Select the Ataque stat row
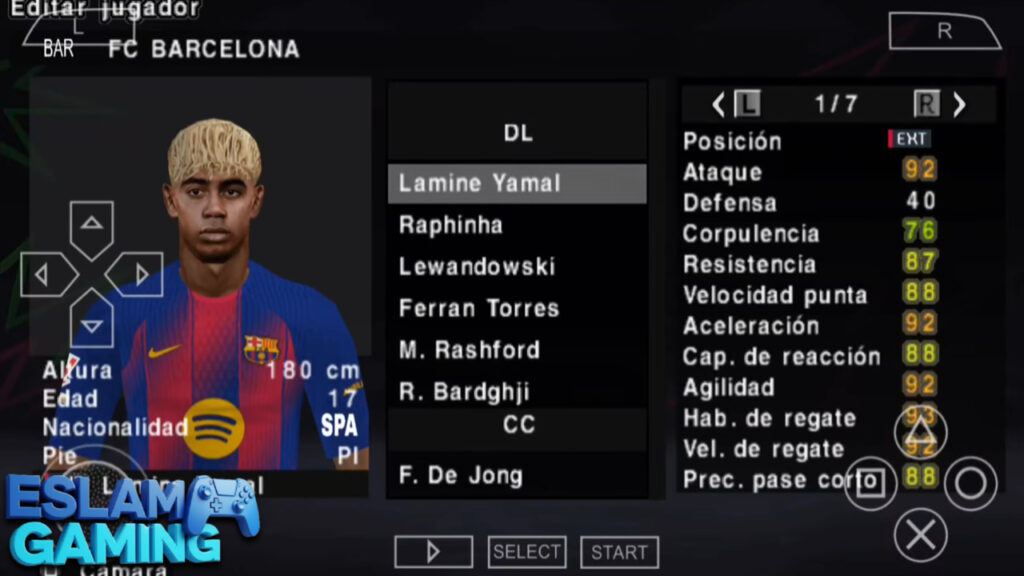Image resolution: width=1024 pixels, height=576 pixels. click(x=810, y=172)
